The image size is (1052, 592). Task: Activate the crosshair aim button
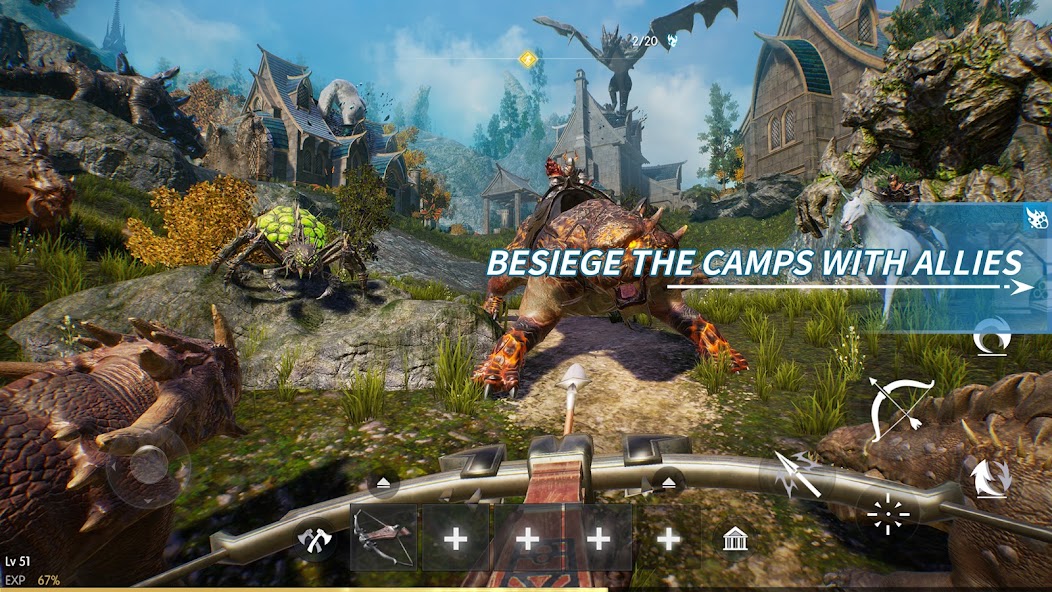(888, 516)
